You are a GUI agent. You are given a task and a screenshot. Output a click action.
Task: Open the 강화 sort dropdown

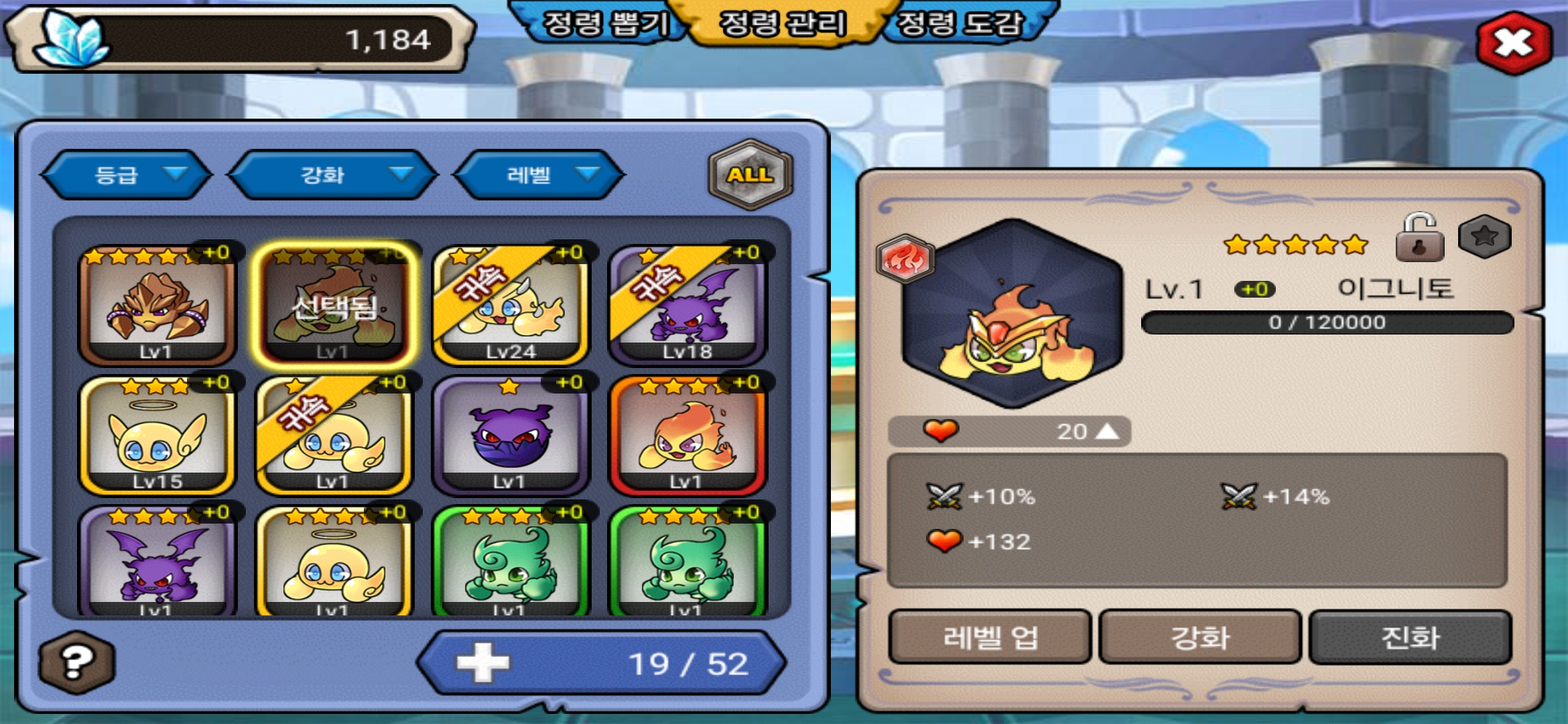pos(333,175)
